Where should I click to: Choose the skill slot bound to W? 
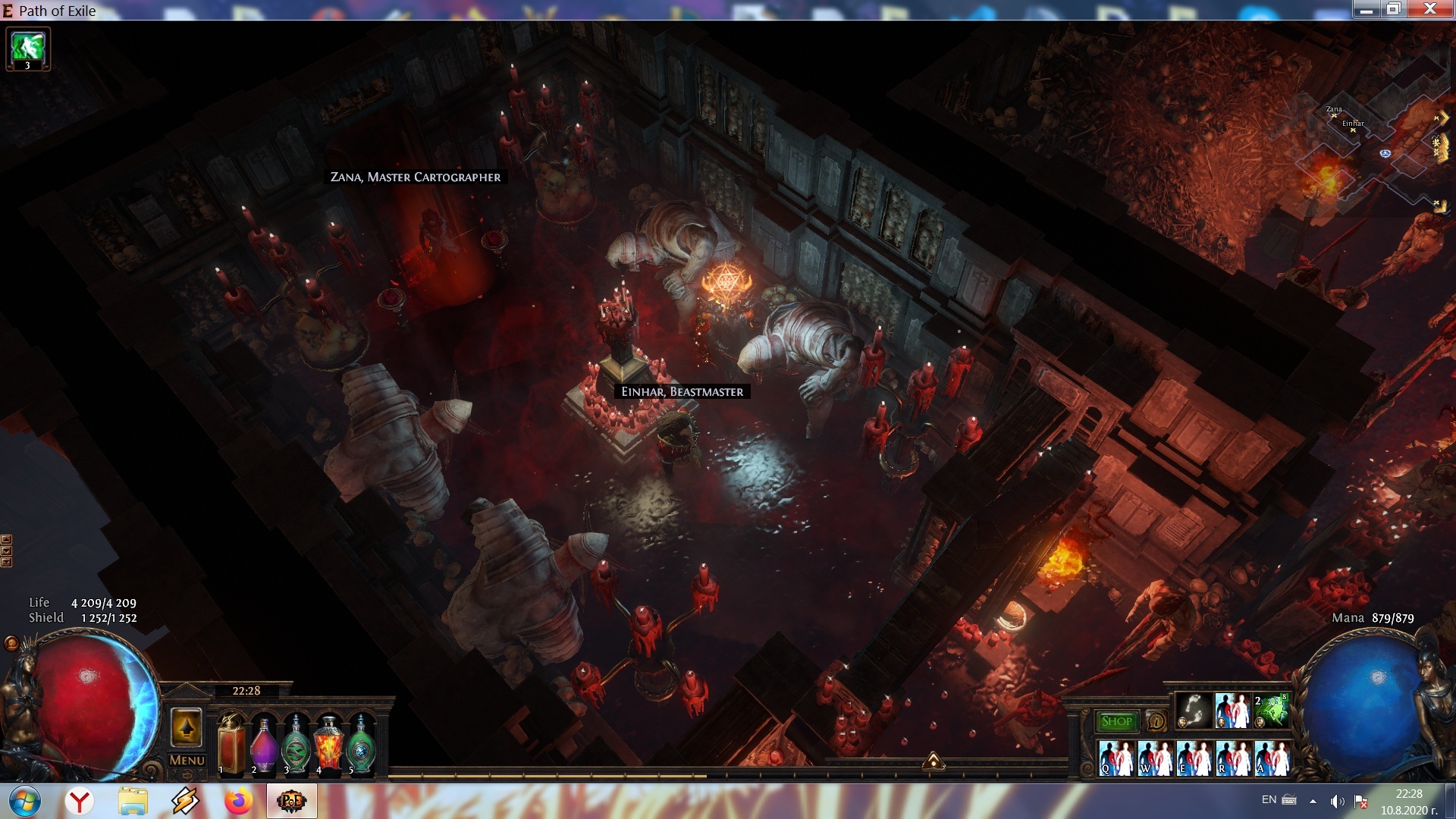coord(1156,758)
